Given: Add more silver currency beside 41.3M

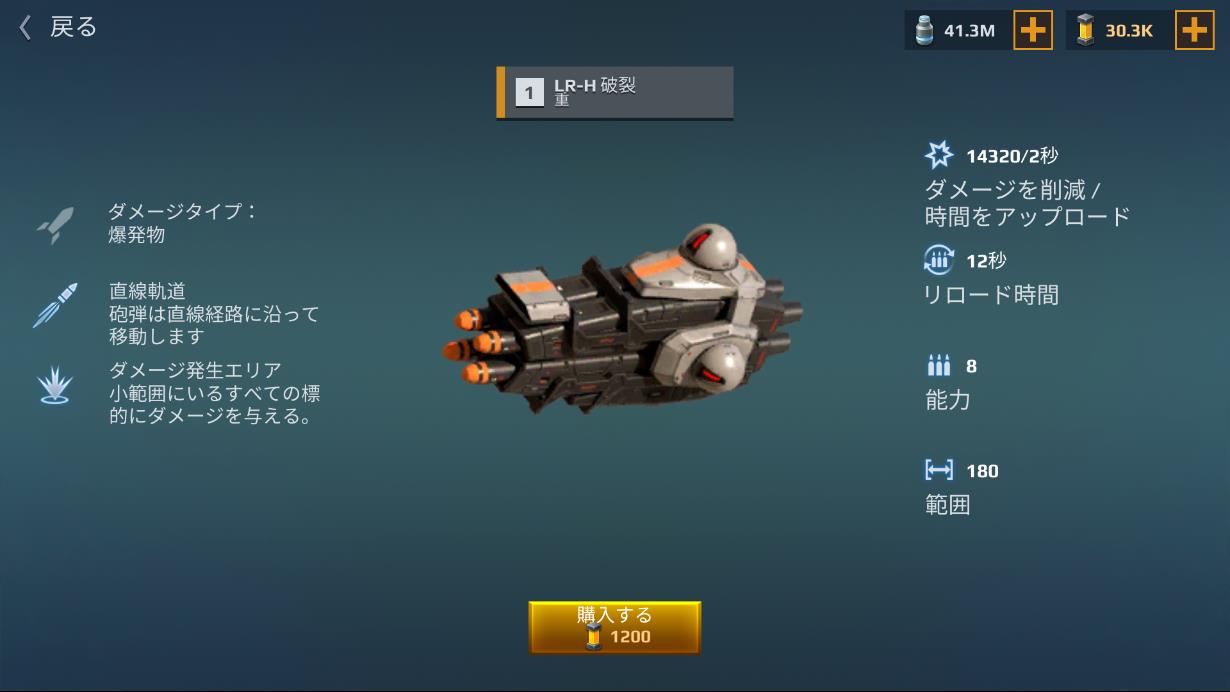Looking at the screenshot, I should 1032,31.
